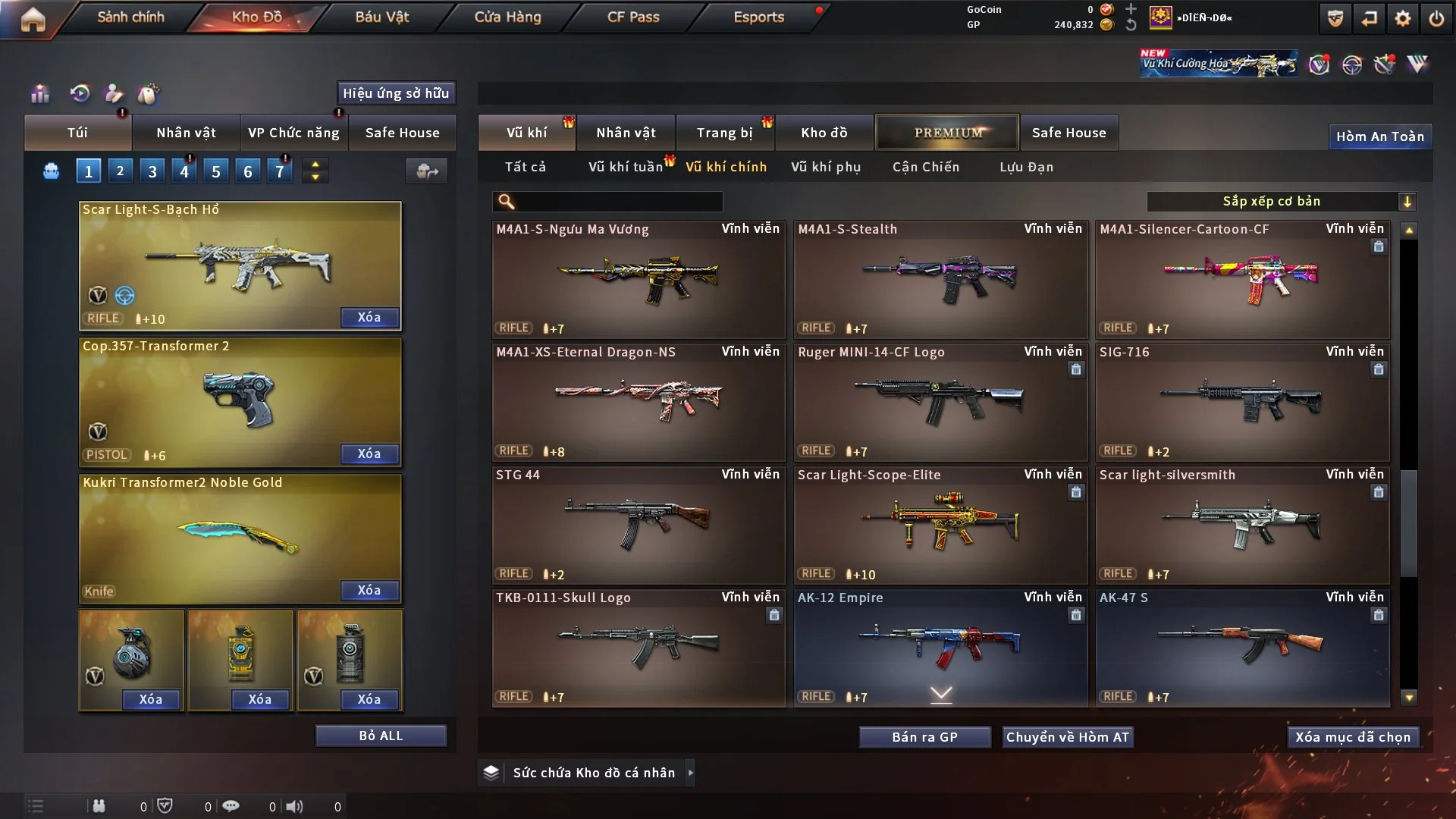Image resolution: width=1456 pixels, height=819 pixels.
Task: Open the Sảnh chính lobby menu
Action: (x=130, y=17)
